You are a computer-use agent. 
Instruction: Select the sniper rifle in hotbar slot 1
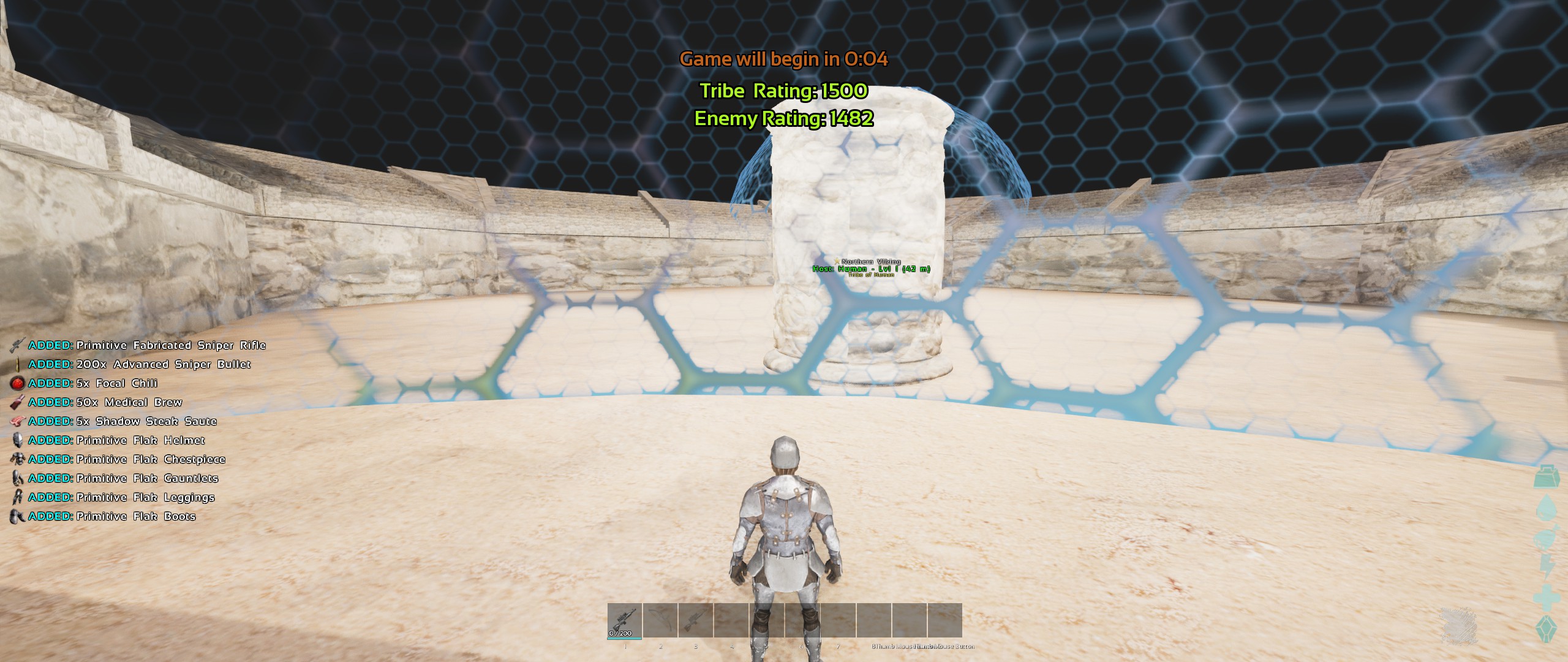coord(624,622)
